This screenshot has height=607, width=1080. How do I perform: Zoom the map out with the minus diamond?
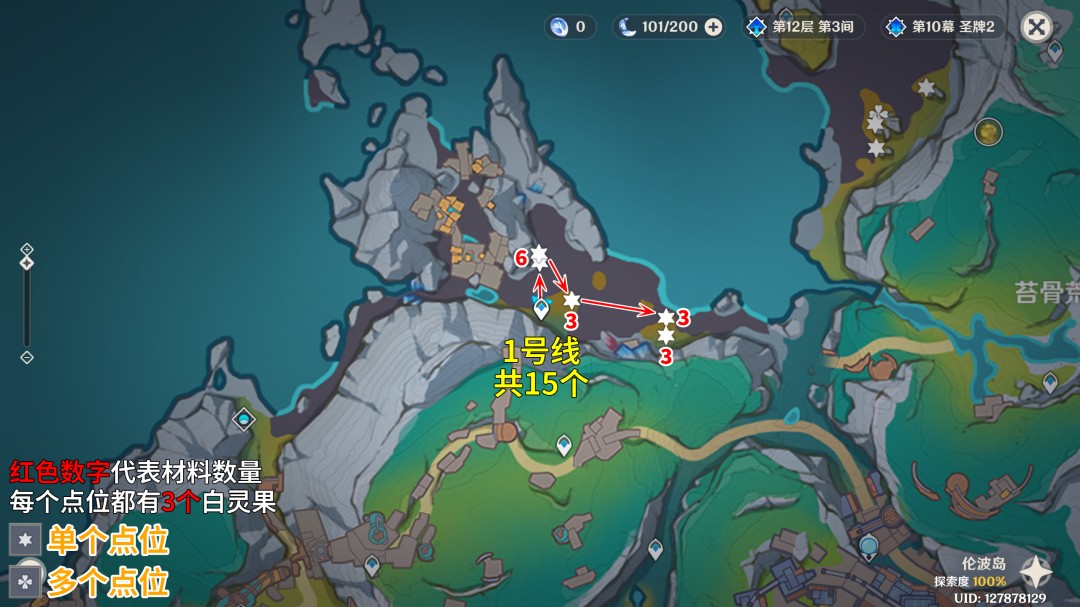pyautogui.click(x=27, y=357)
